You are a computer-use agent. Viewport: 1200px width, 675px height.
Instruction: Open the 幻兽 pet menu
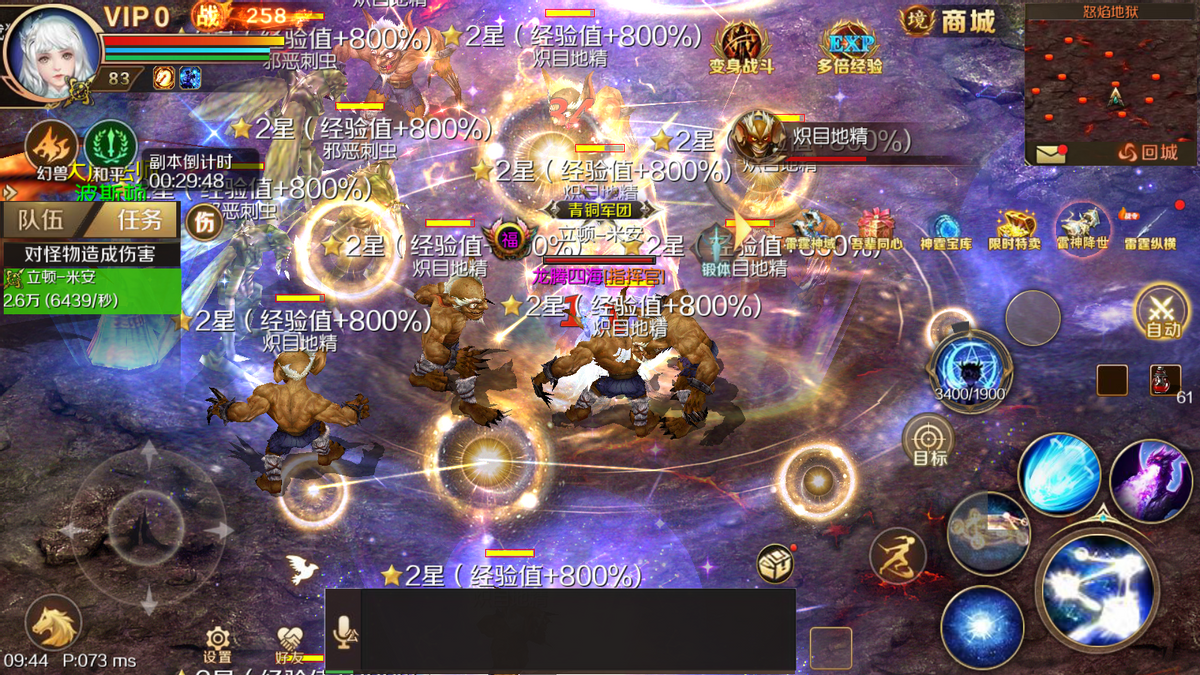coord(50,149)
